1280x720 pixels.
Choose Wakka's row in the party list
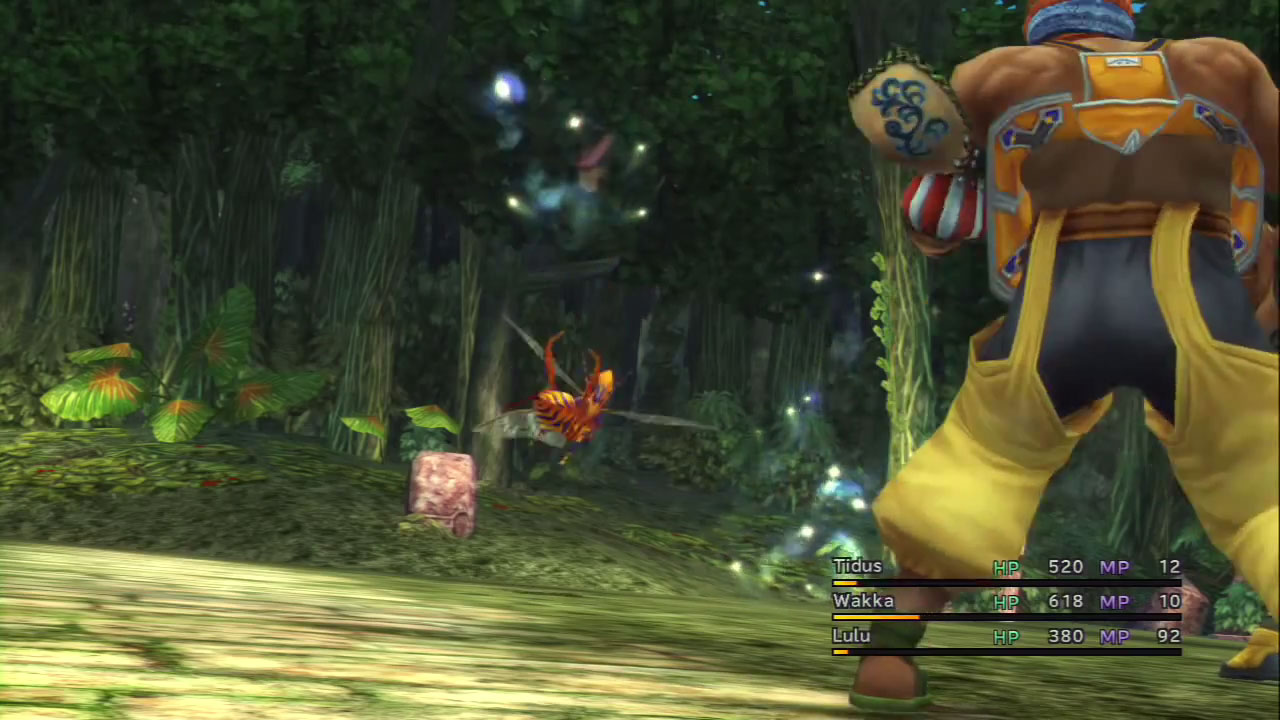pyautogui.click(x=863, y=601)
